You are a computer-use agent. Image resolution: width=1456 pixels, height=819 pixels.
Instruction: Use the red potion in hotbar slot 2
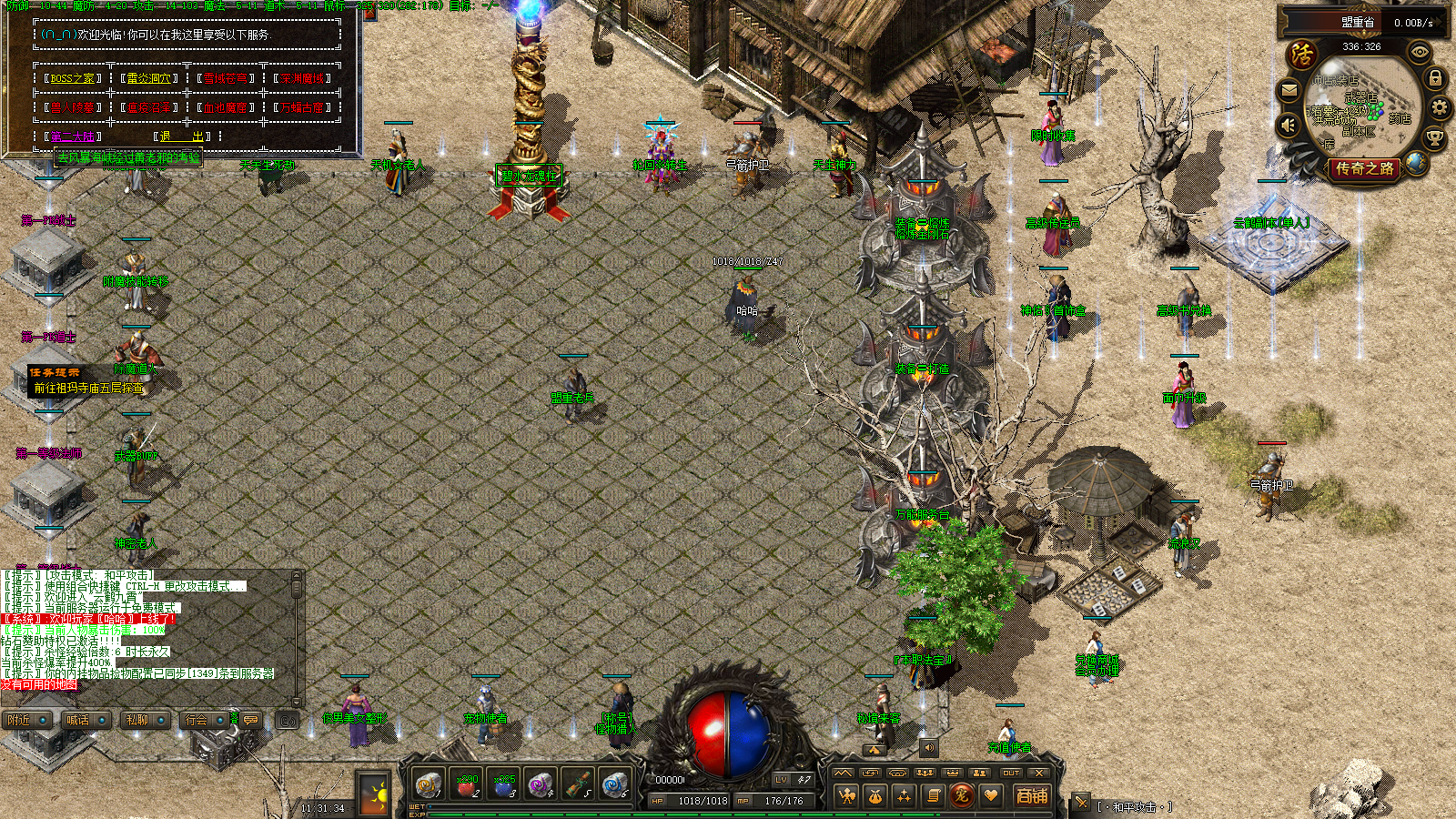coord(466,784)
